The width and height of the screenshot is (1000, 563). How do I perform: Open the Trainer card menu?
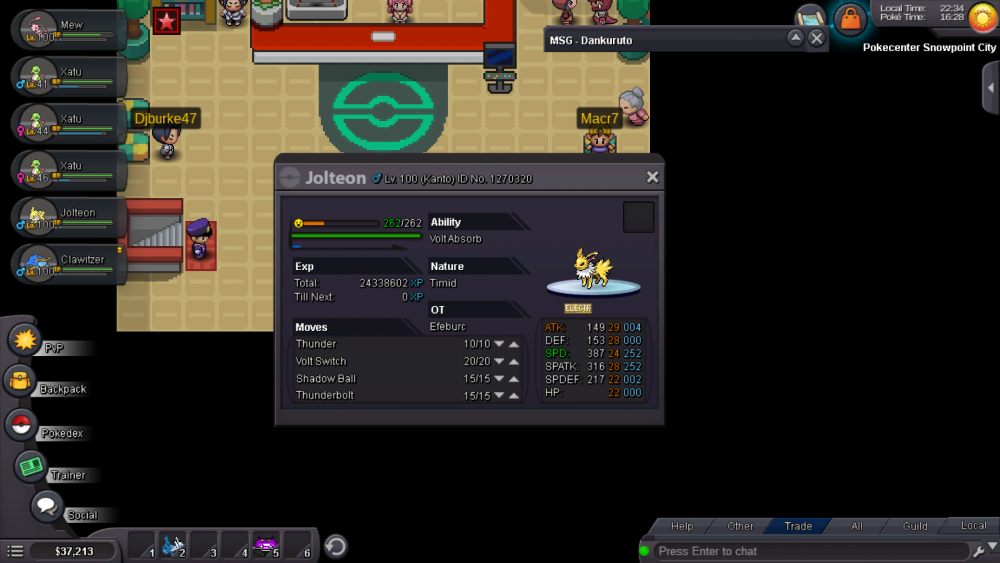coord(31,466)
